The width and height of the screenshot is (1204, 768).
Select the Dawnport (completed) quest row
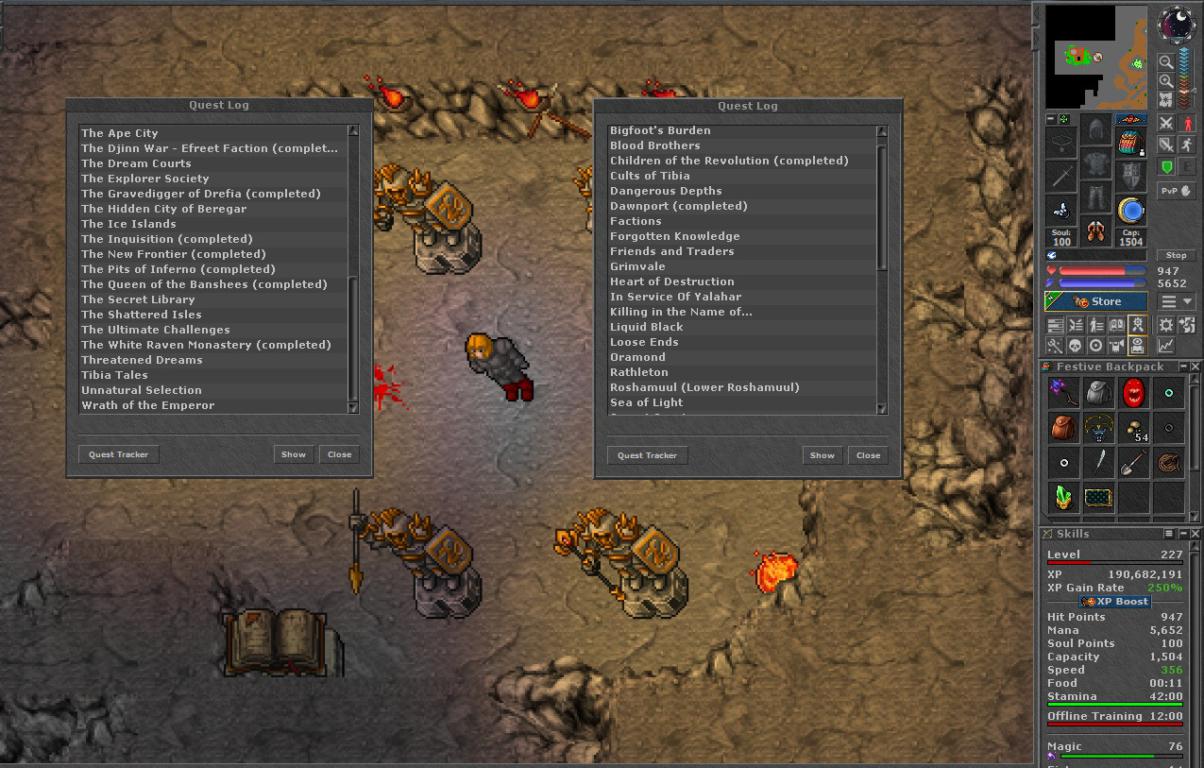point(679,206)
